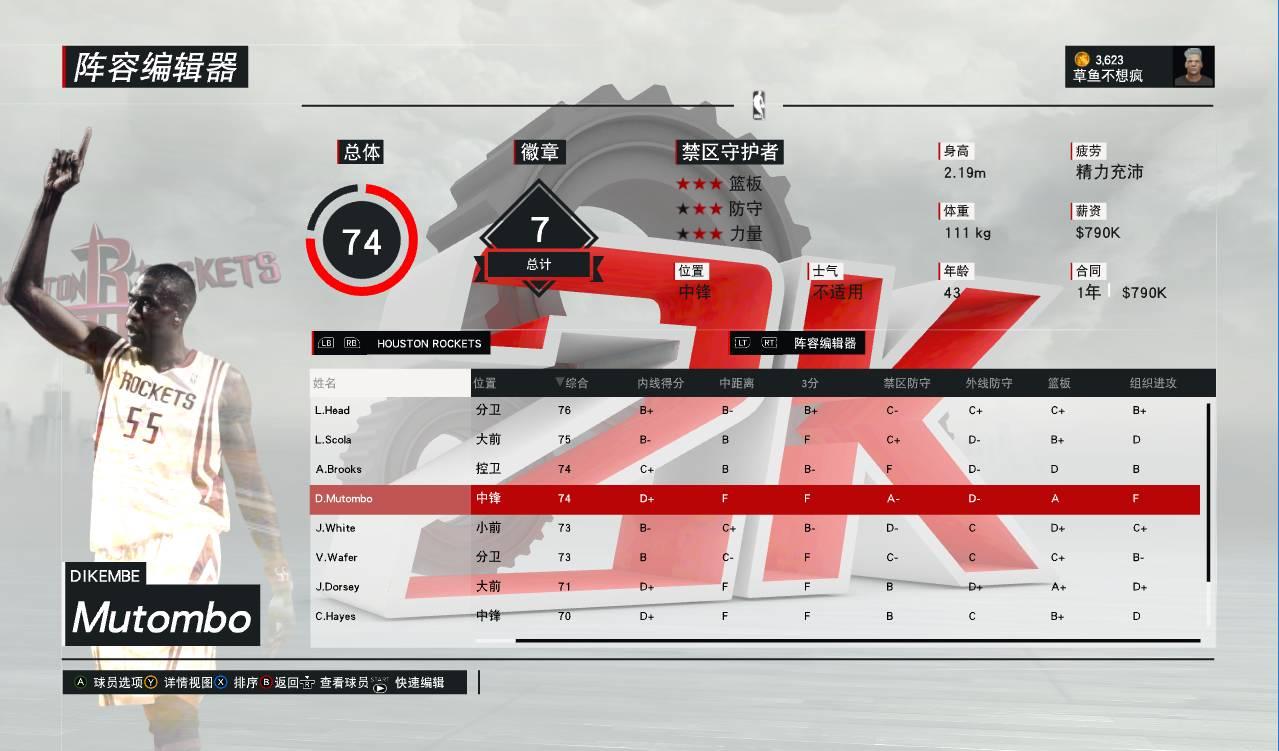Sort roster by 姓名 name column

325,383
